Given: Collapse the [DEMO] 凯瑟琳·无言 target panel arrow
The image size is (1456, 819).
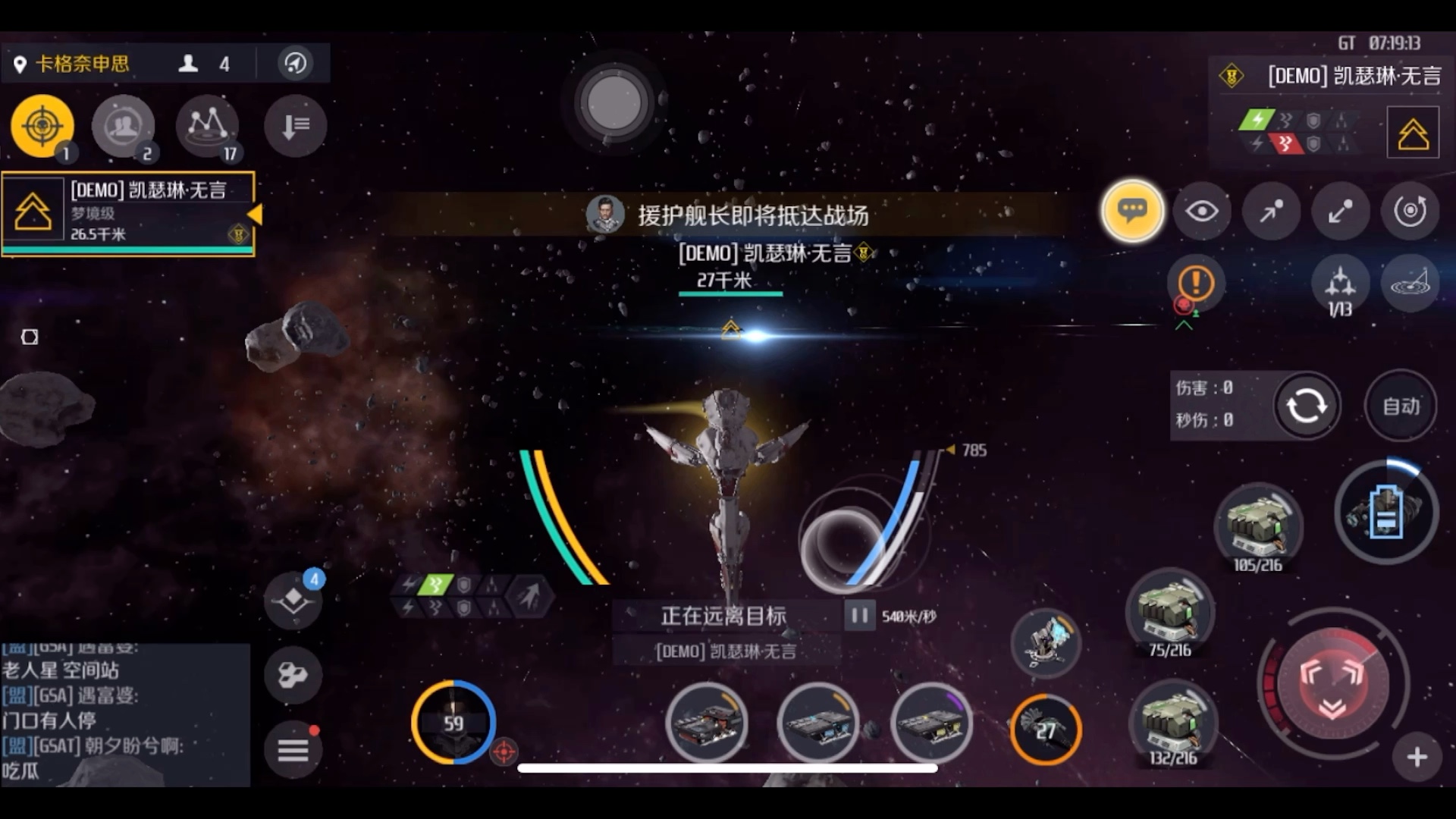Looking at the screenshot, I should point(256,215).
